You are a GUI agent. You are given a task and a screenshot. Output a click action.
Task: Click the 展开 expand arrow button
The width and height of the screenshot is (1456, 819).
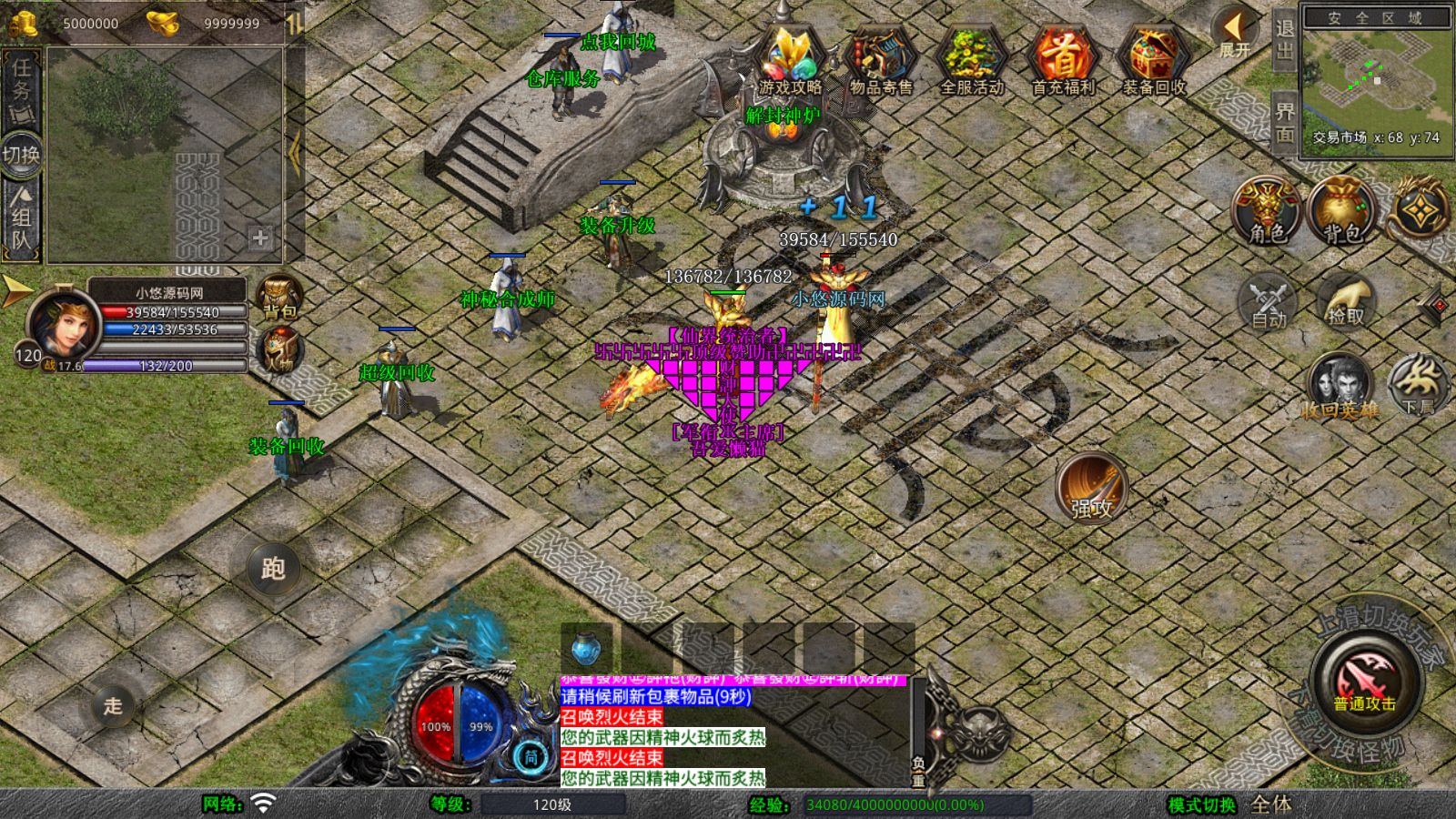point(1235,33)
